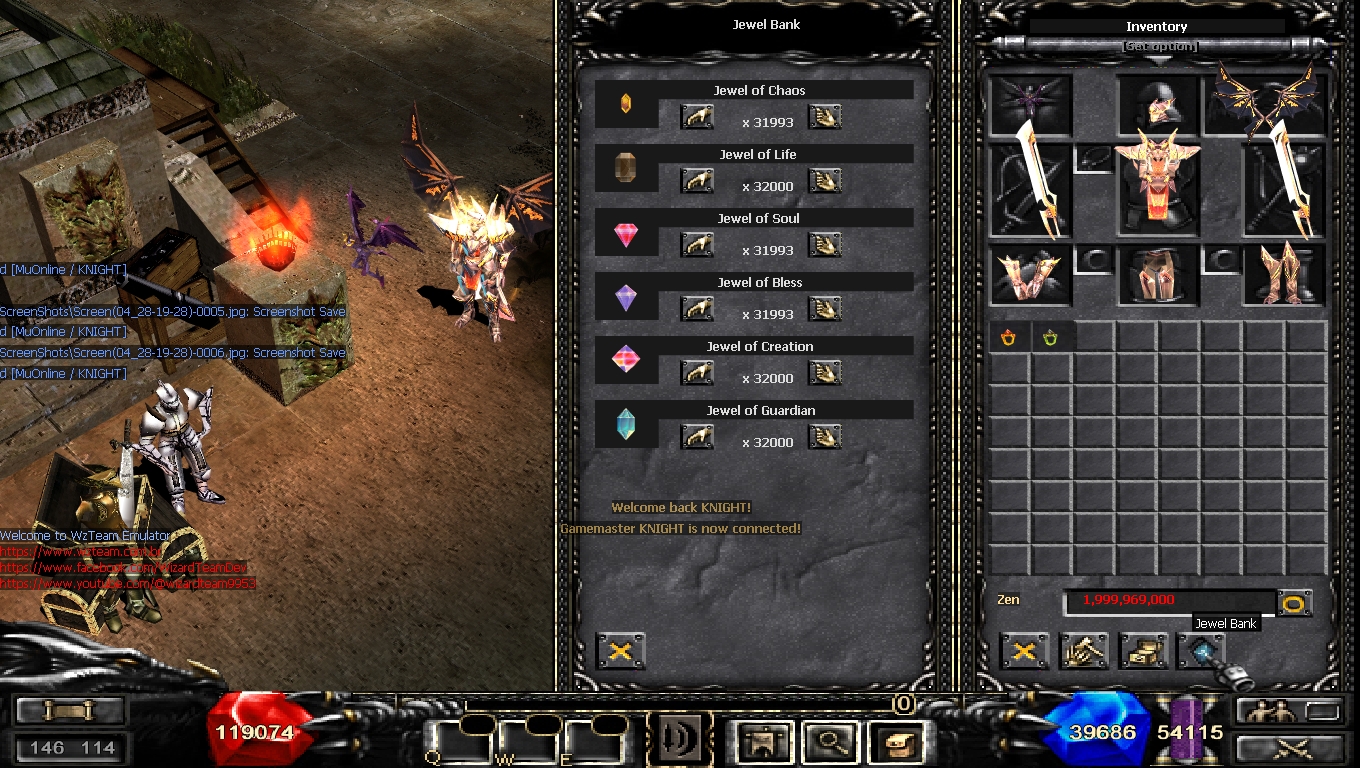Click the open palm button for Jewel of Soul
The width and height of the screenshot is (1360, 768).
click(825, 245)
